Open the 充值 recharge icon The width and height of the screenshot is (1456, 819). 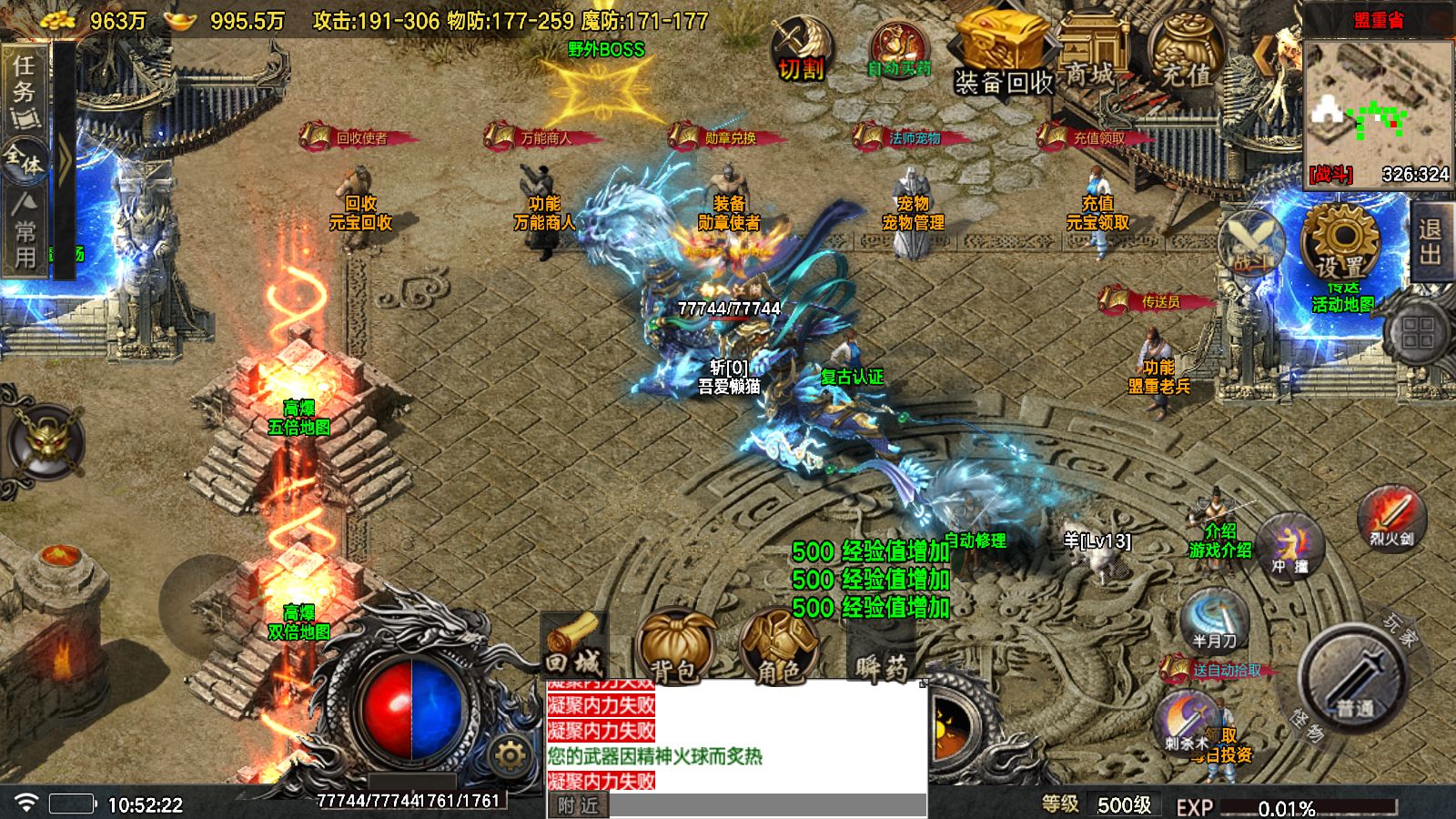point(1186,50)
